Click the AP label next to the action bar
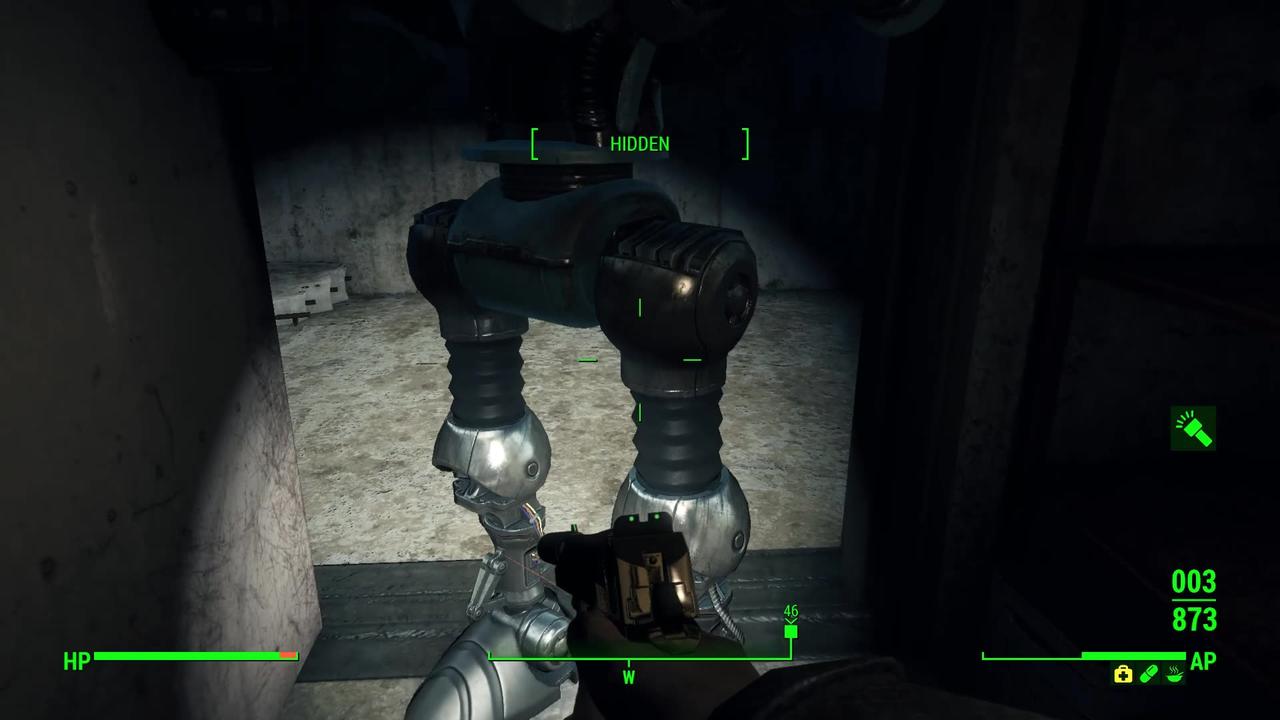 pyautogui.click(x=1203, y=659)
